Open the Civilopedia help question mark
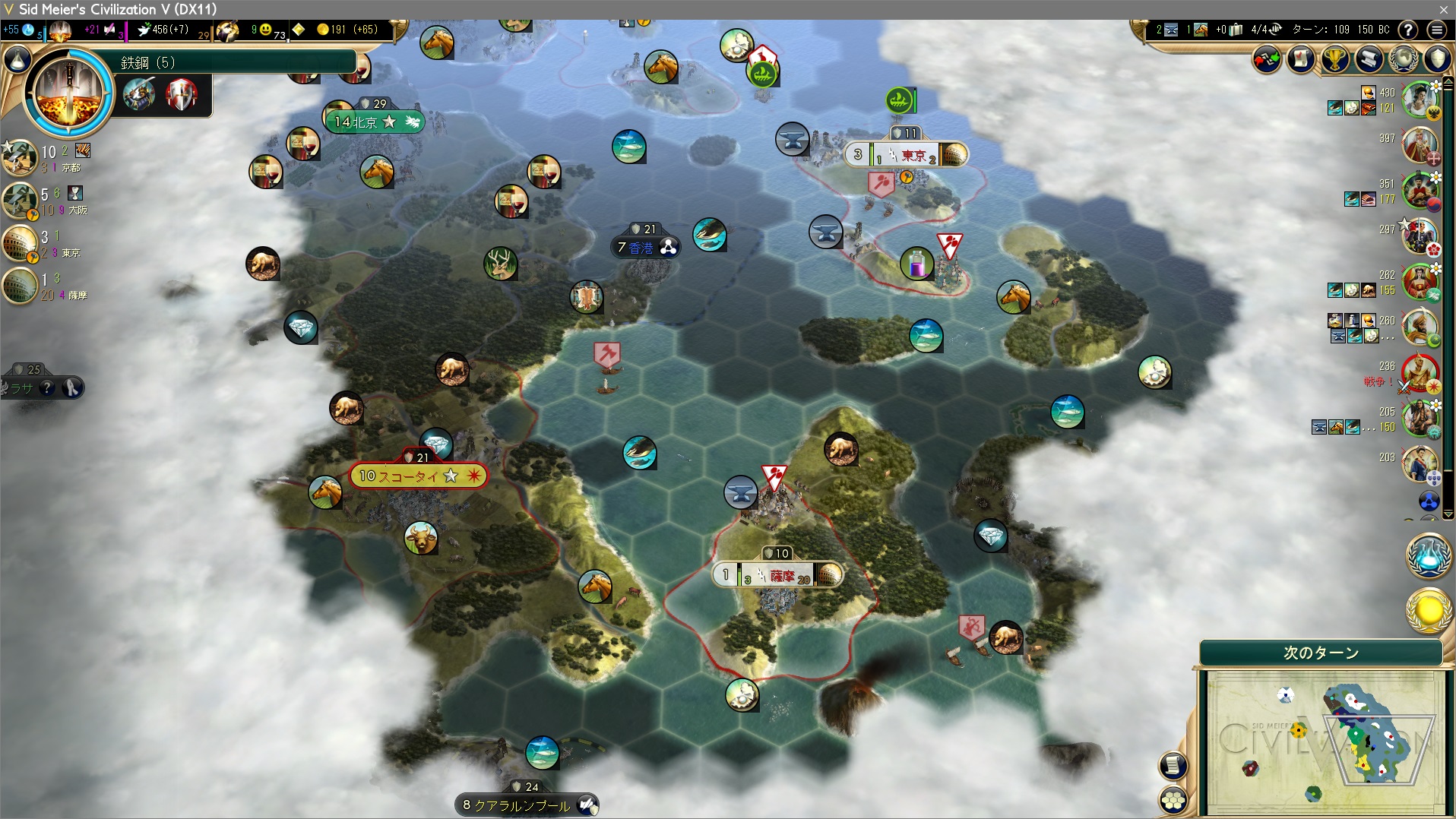The width and height of the screenshot is (1456, 819). pos(1408,30)
